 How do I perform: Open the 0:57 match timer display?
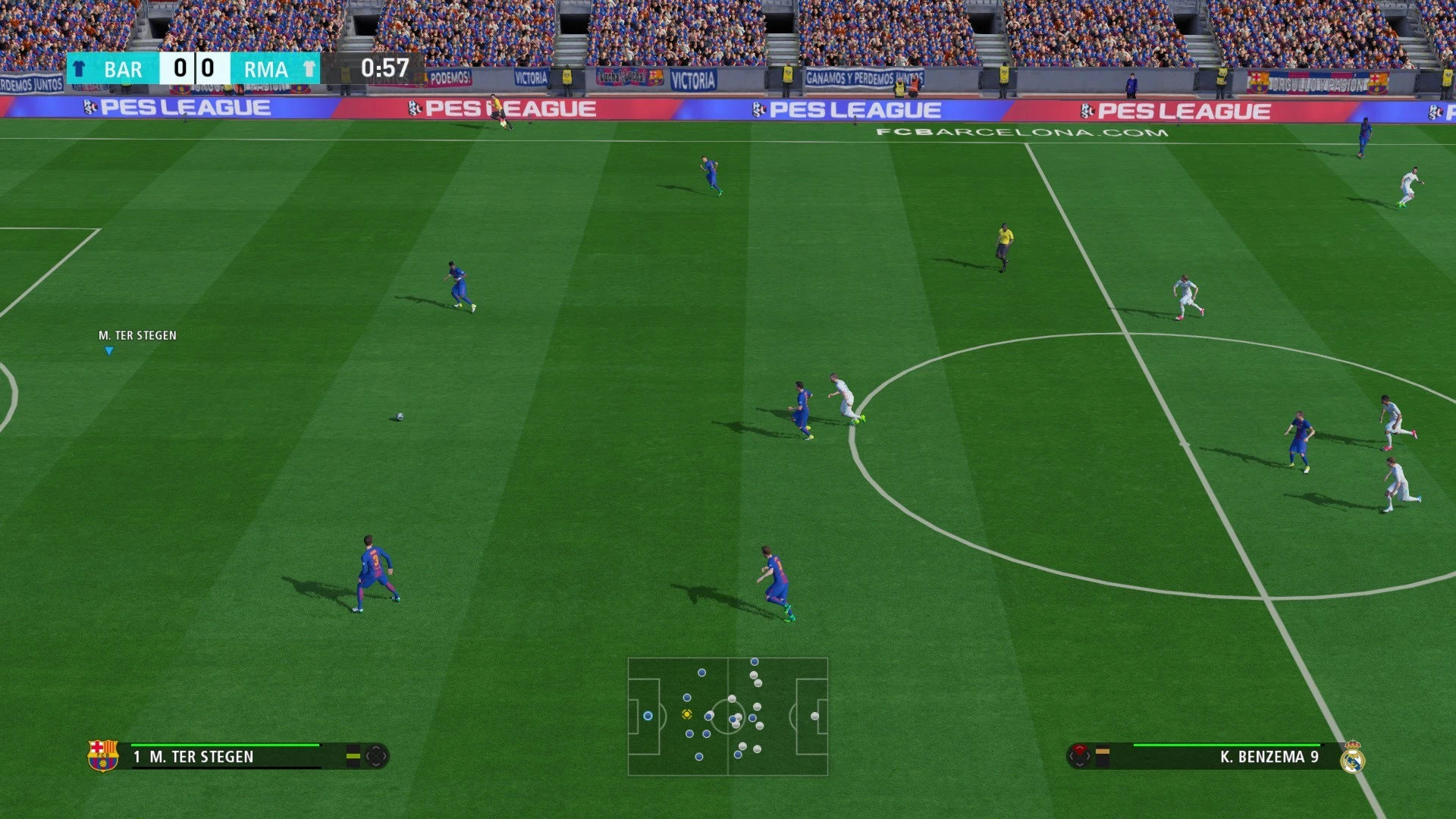point(385,68)
